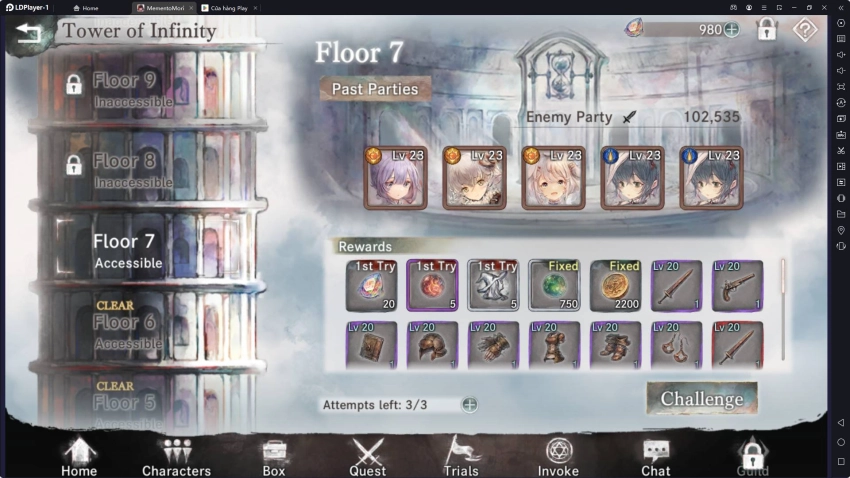Open the Trials menu
Screen dimensions: 850x478
click(461, 456)
